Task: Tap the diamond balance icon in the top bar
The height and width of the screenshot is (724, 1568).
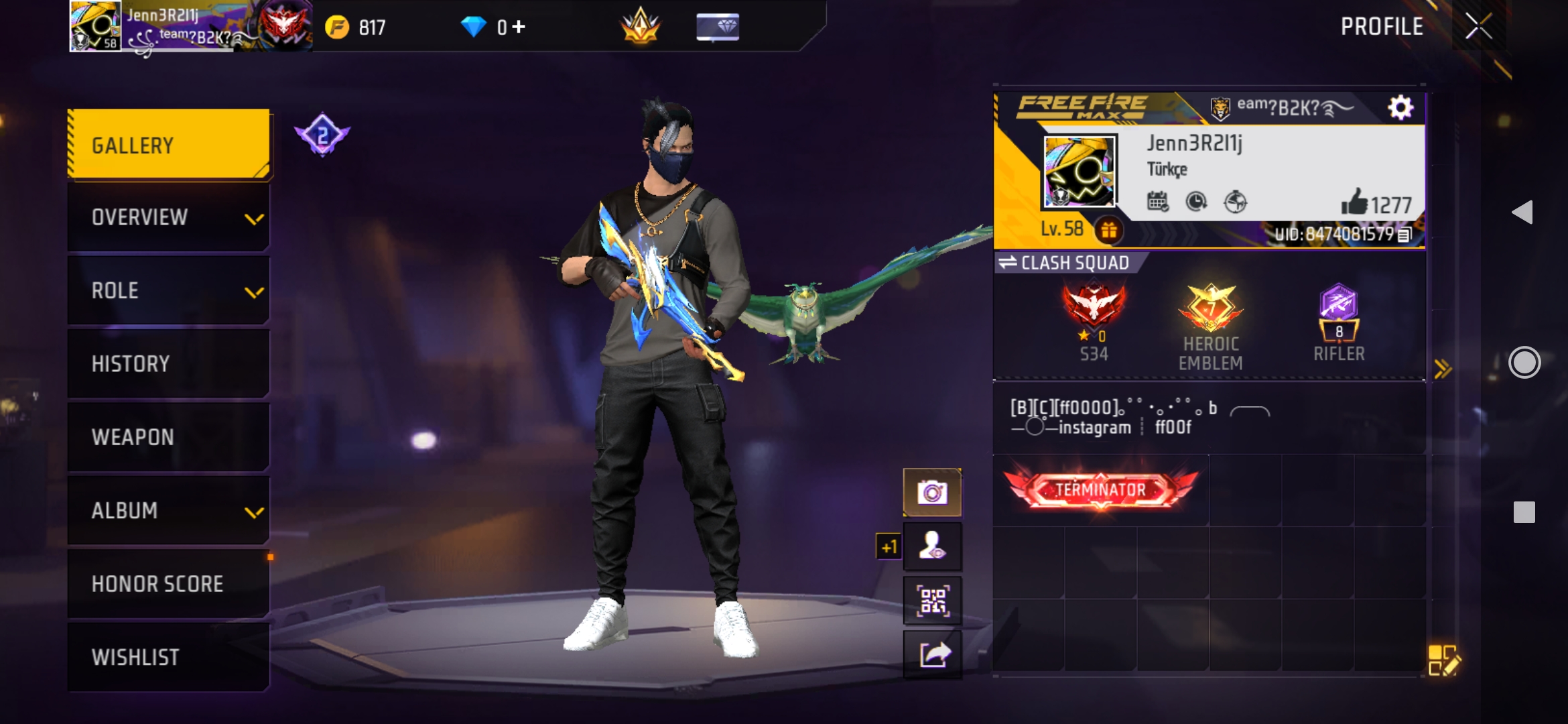Action: click(x=476, y=27)
